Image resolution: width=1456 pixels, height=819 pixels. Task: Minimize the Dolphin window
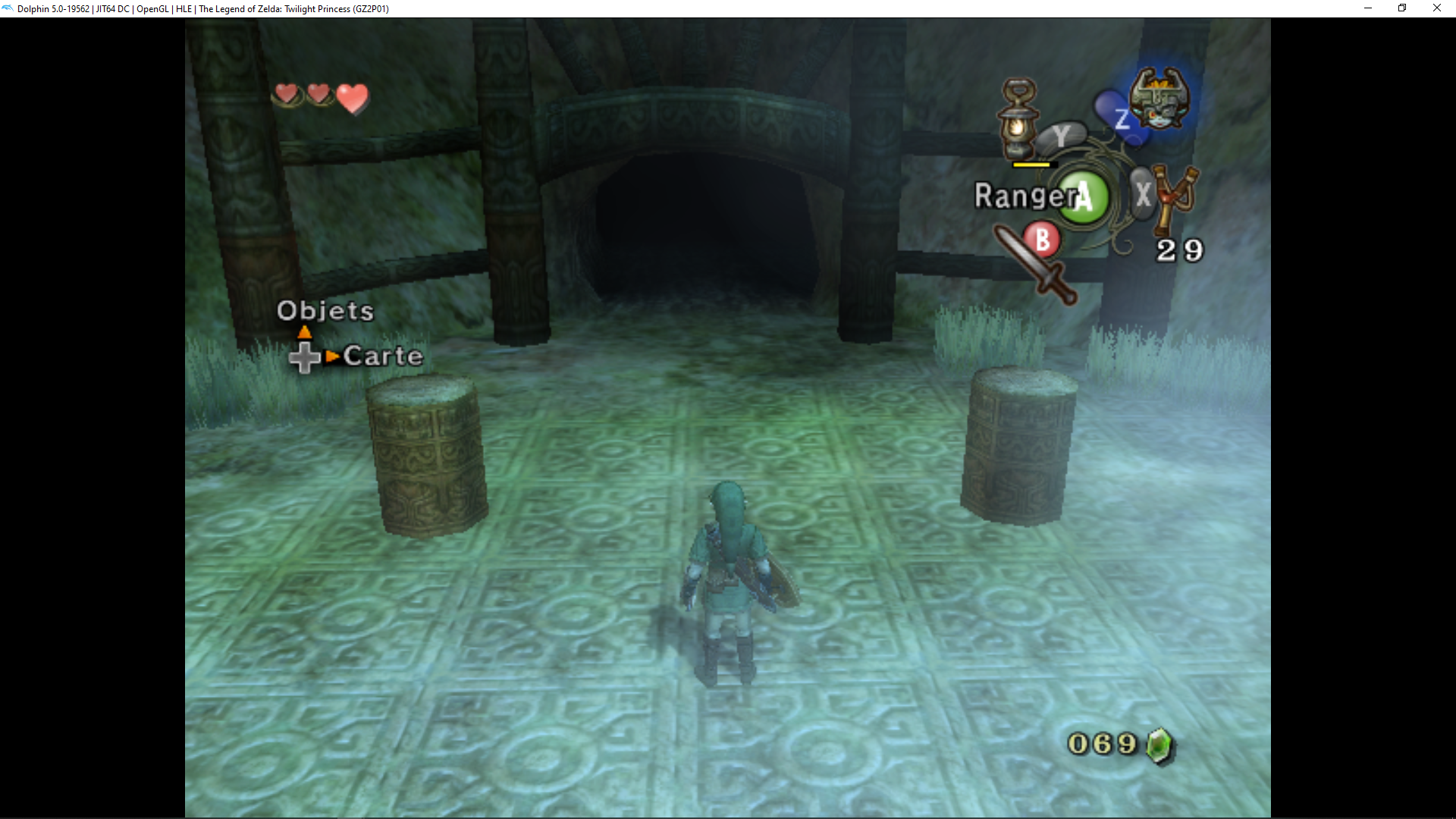tap(1367, 8)
